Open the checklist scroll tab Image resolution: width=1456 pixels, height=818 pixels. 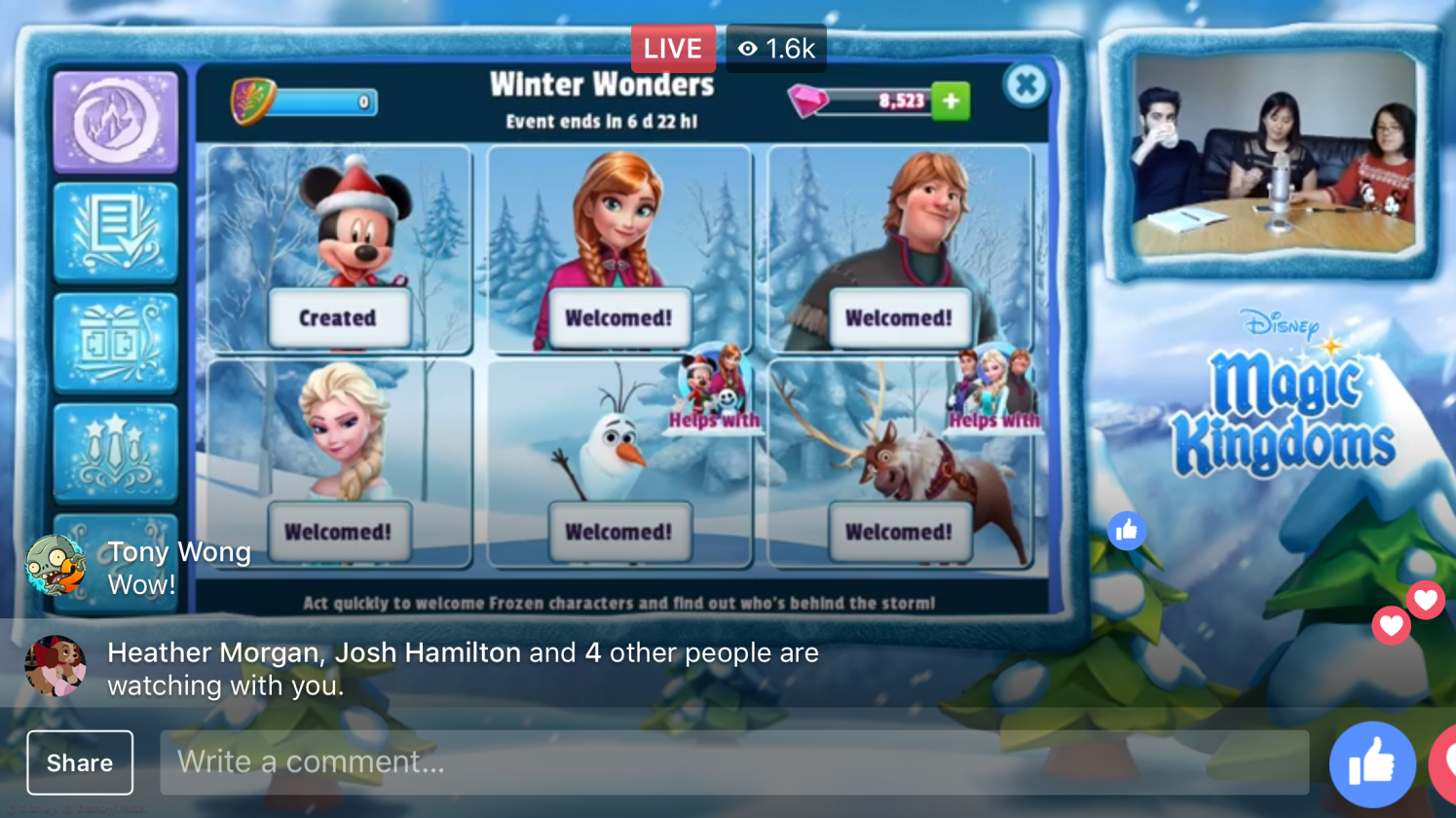[x=116, y=233]
